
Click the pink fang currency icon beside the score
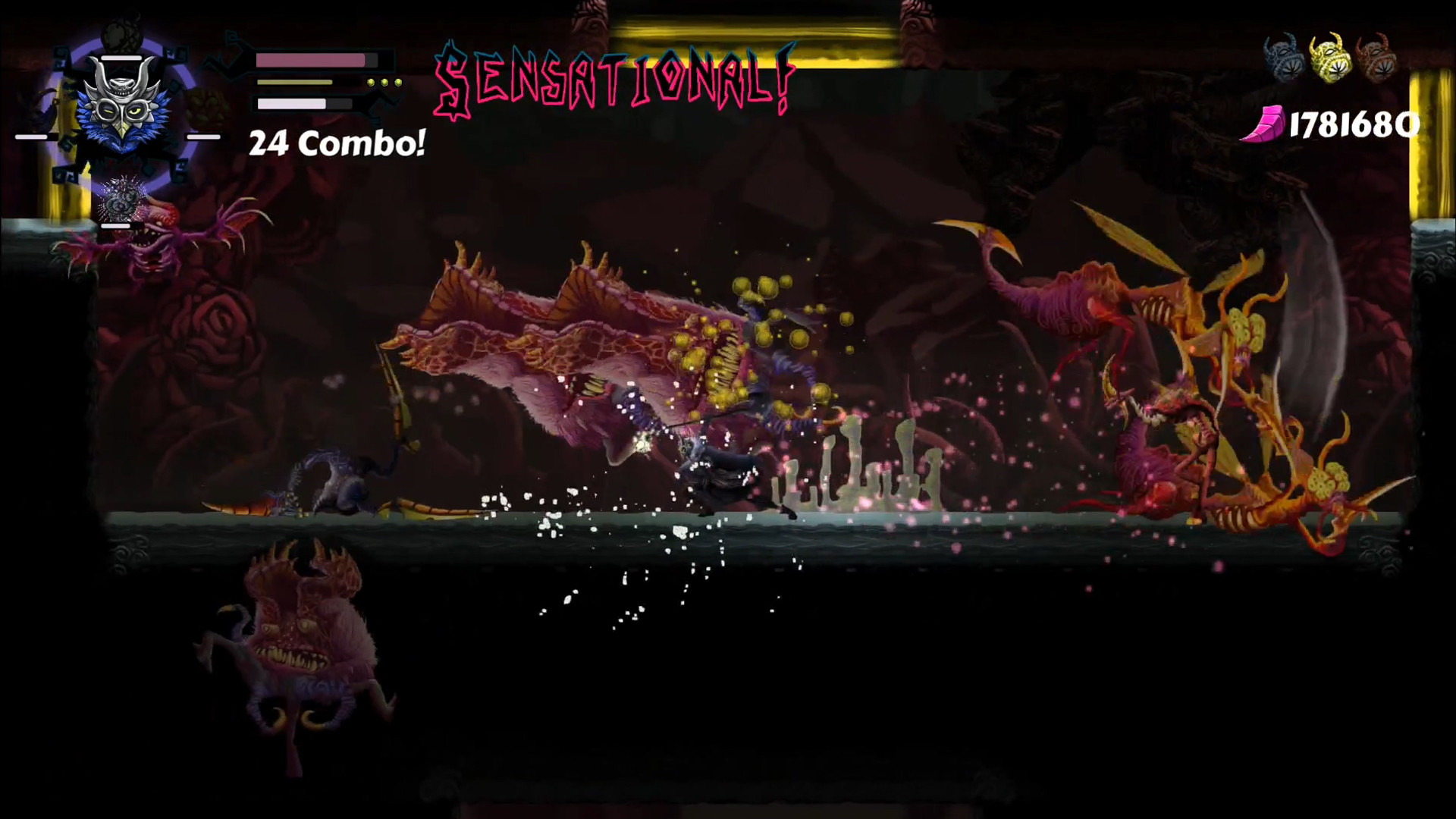click(x=1266, y=121)
